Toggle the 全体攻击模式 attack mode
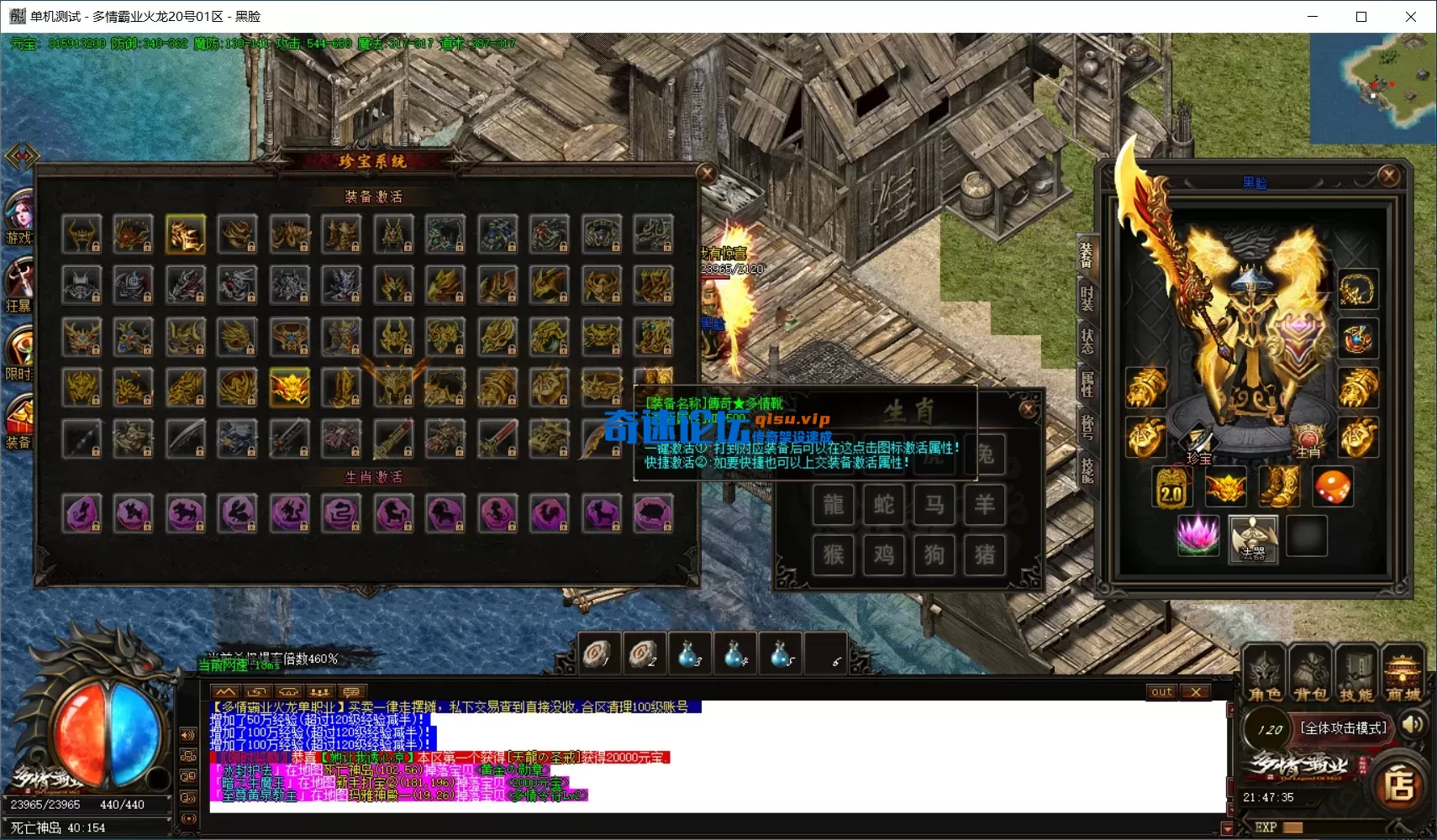 1343,728
